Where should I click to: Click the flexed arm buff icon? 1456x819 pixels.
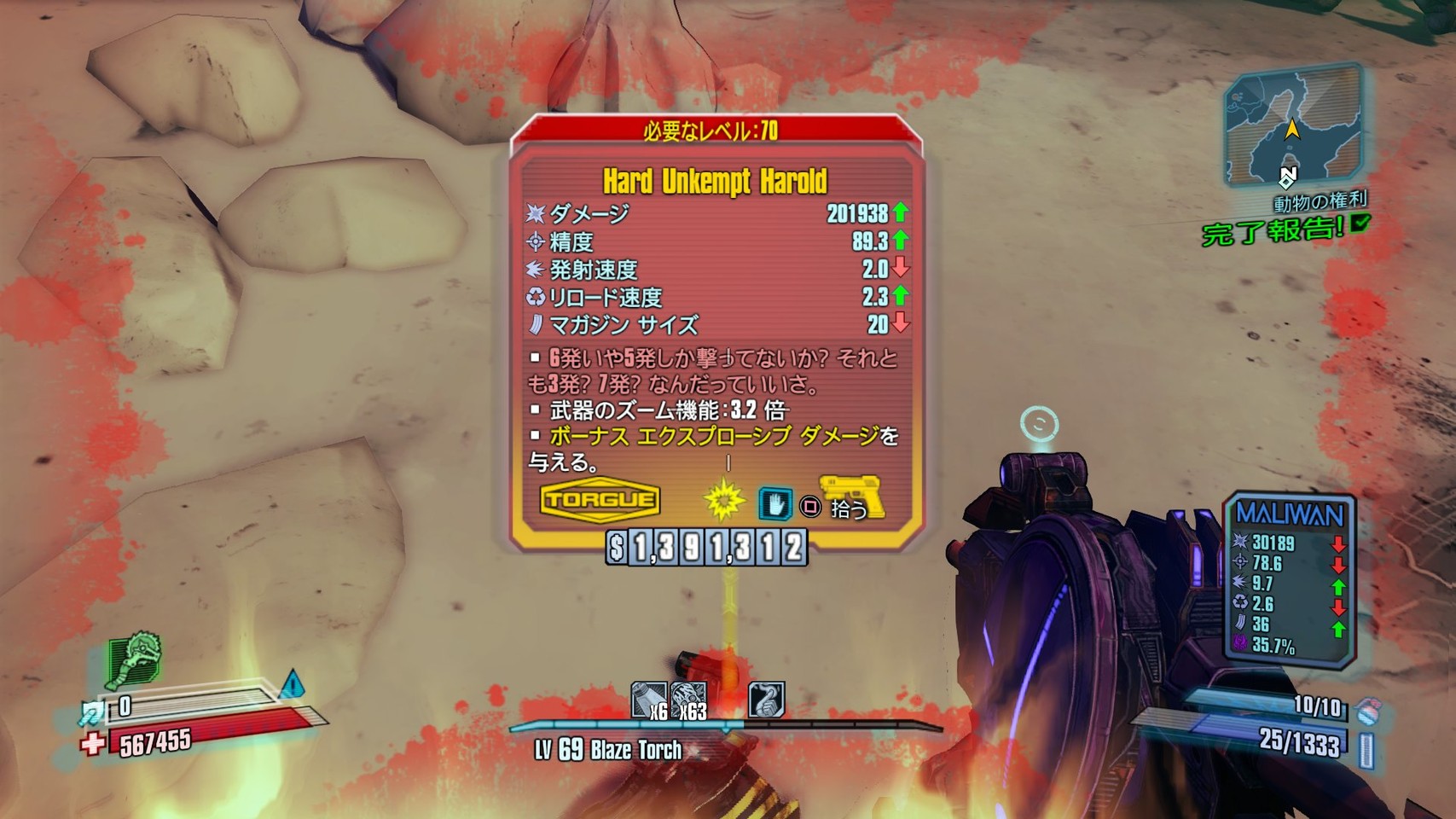pyautogui.click(x=766, y=700)
